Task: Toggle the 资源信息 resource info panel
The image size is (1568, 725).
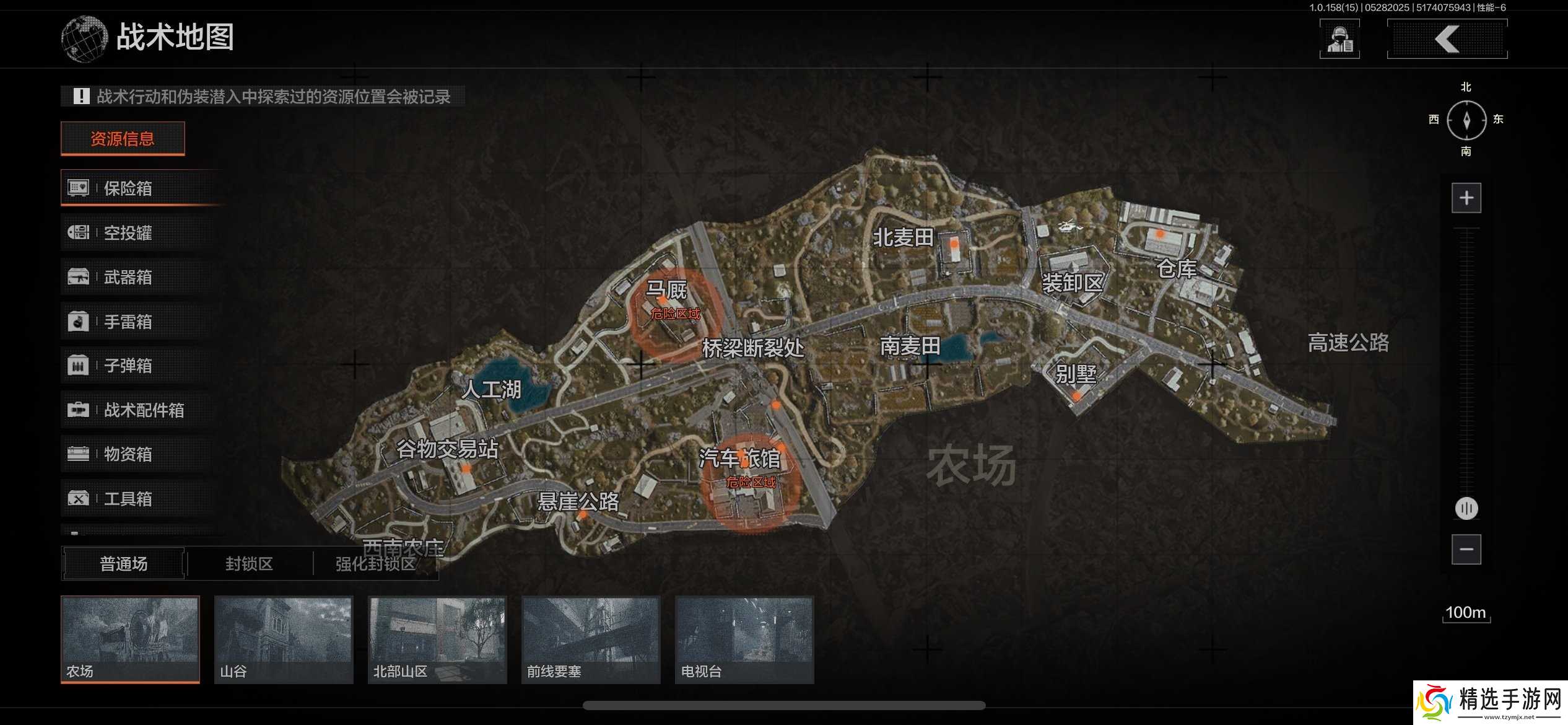Action: coord(122,138)
